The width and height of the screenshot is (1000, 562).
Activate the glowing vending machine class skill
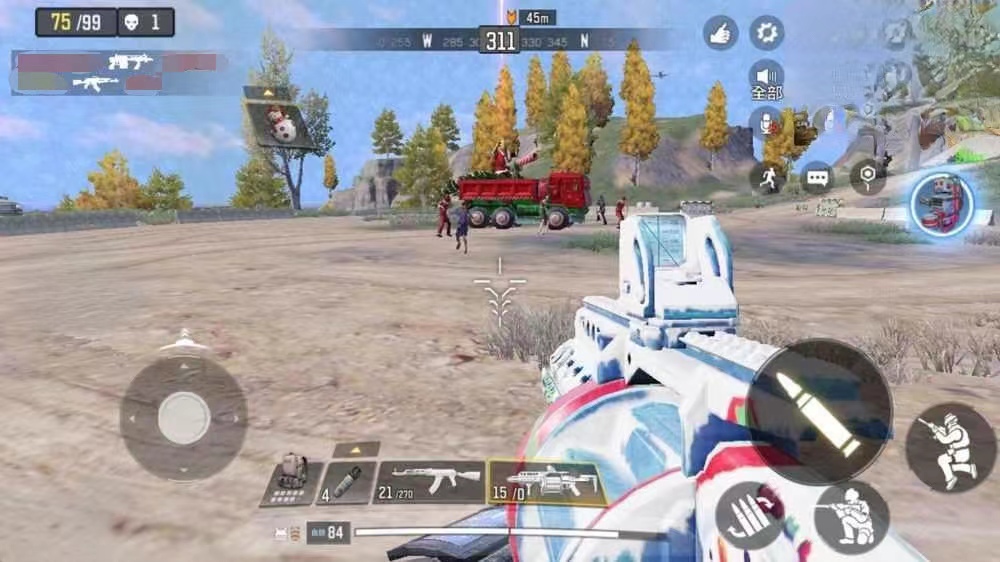[942, 204]
